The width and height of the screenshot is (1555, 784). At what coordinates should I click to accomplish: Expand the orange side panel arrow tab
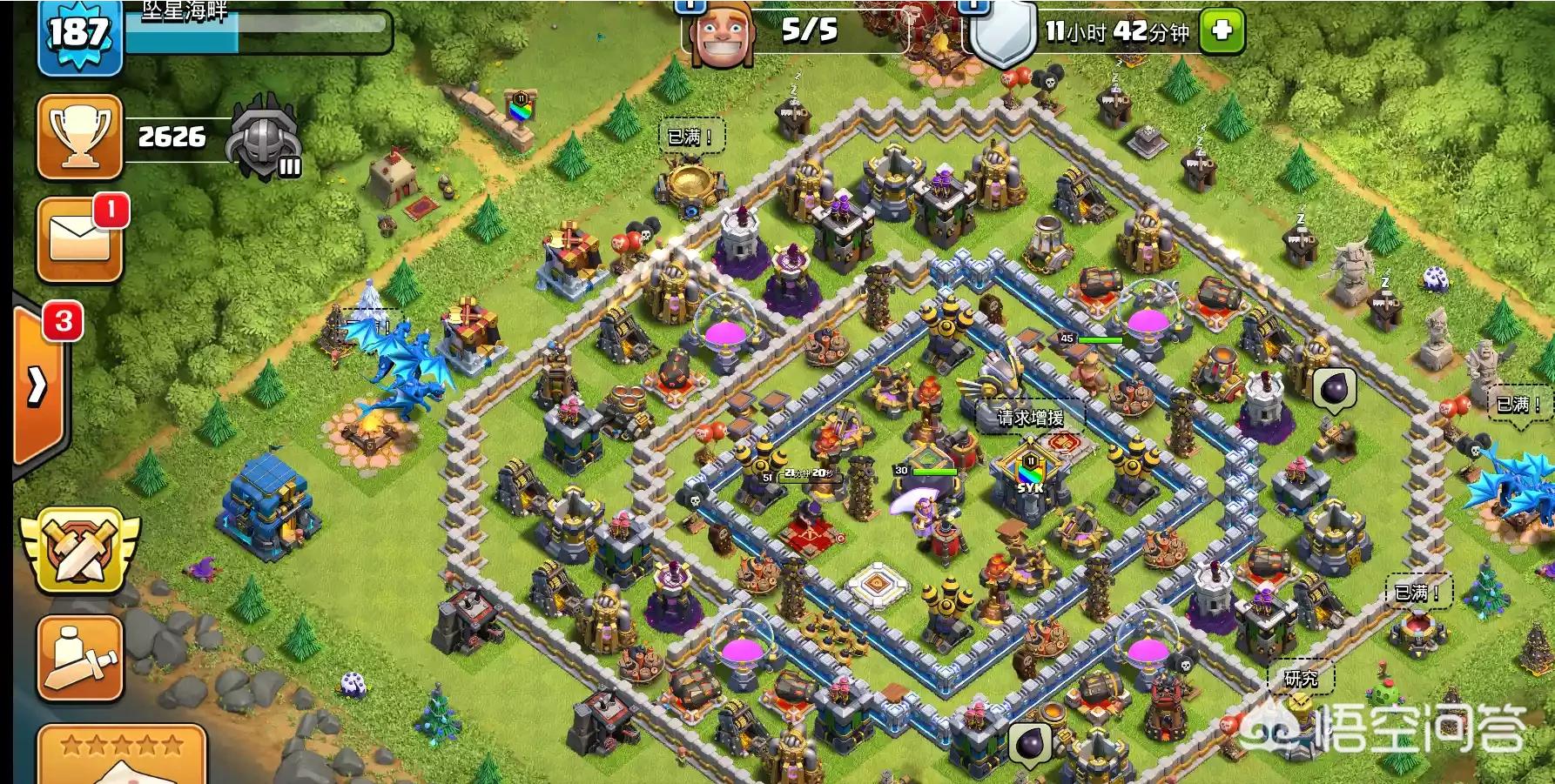pyautogui.click(x=39, y=385)
